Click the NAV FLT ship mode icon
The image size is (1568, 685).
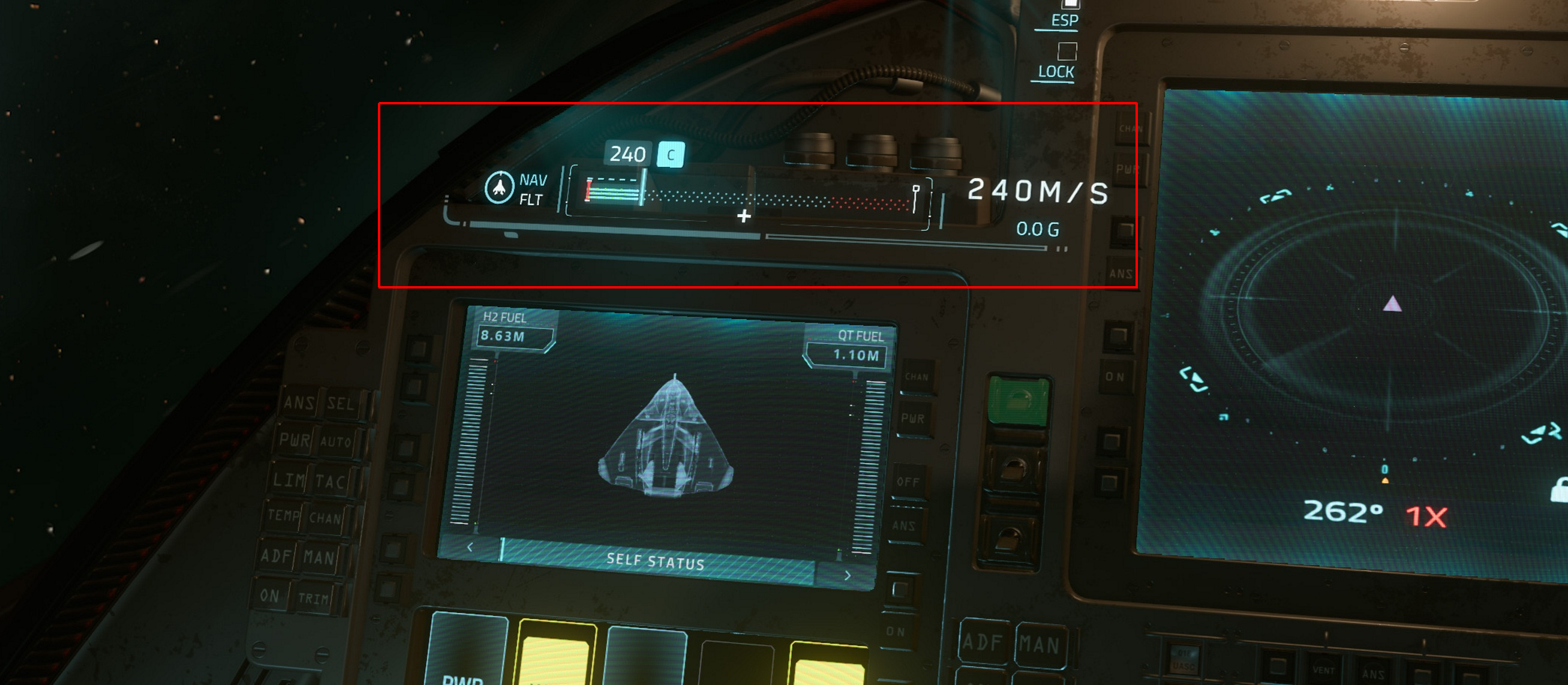pyautogui.click(x=499, y=188)
